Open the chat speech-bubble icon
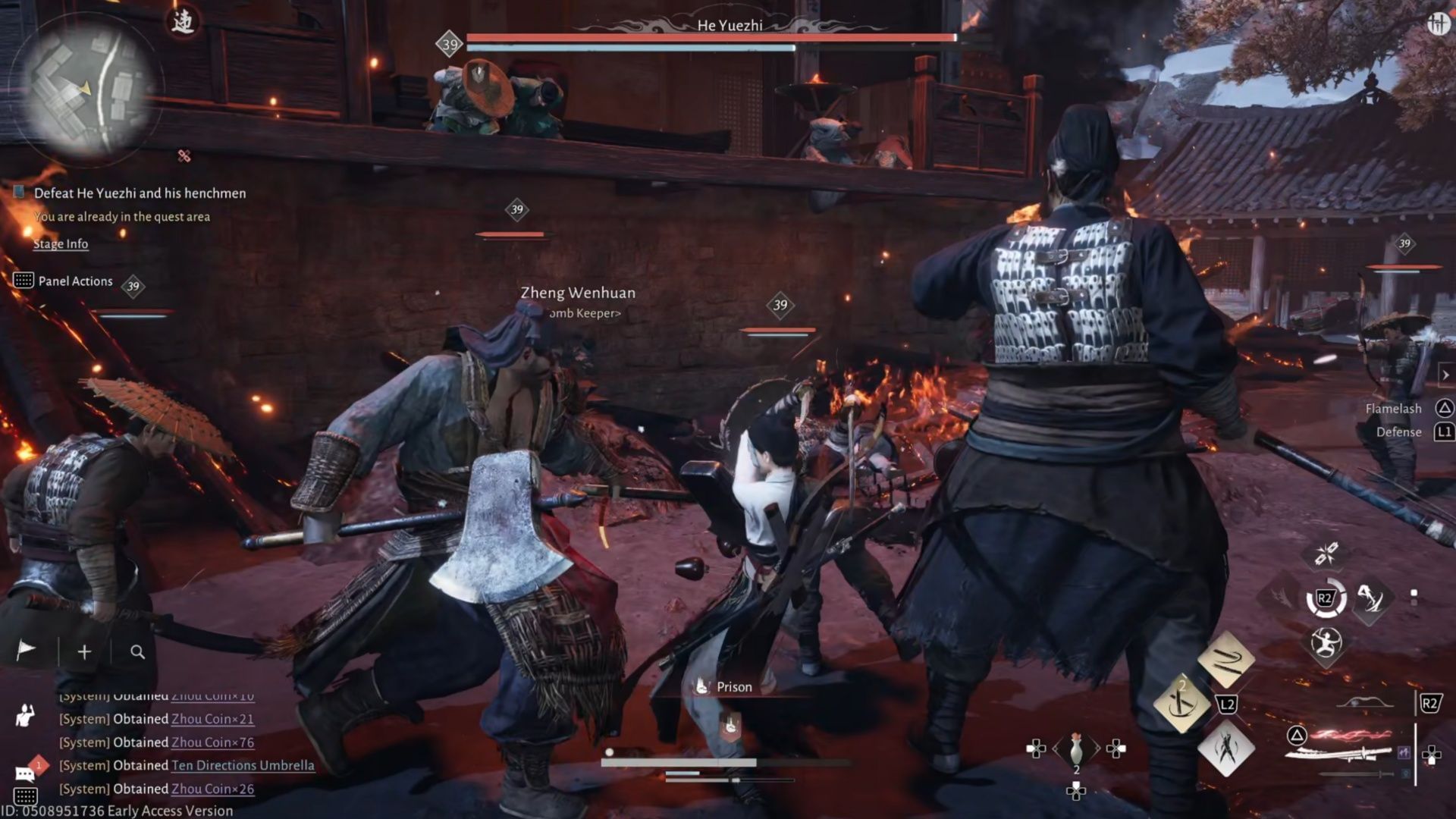The image size is (1456, 819). click(x=25, y=773)
